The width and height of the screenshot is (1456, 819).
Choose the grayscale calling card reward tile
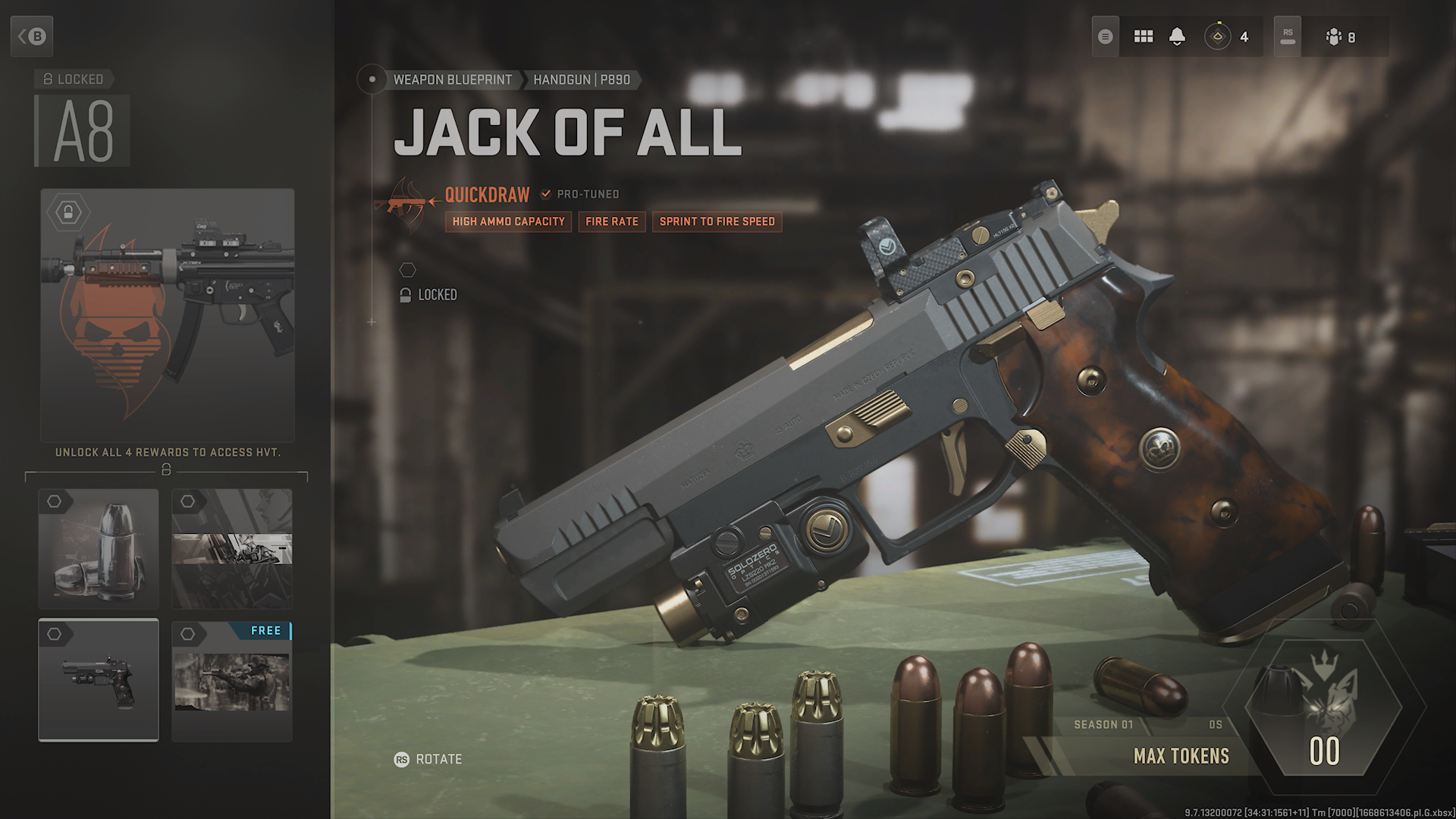click(232, 549)
